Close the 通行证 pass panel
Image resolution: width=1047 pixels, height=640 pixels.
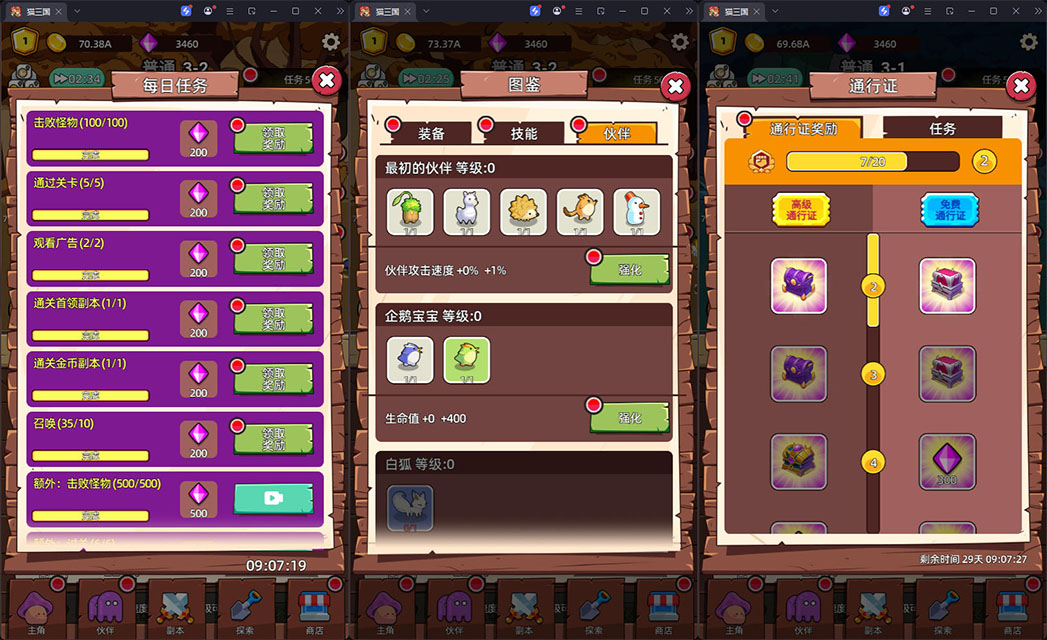[x=1020, y=86]
